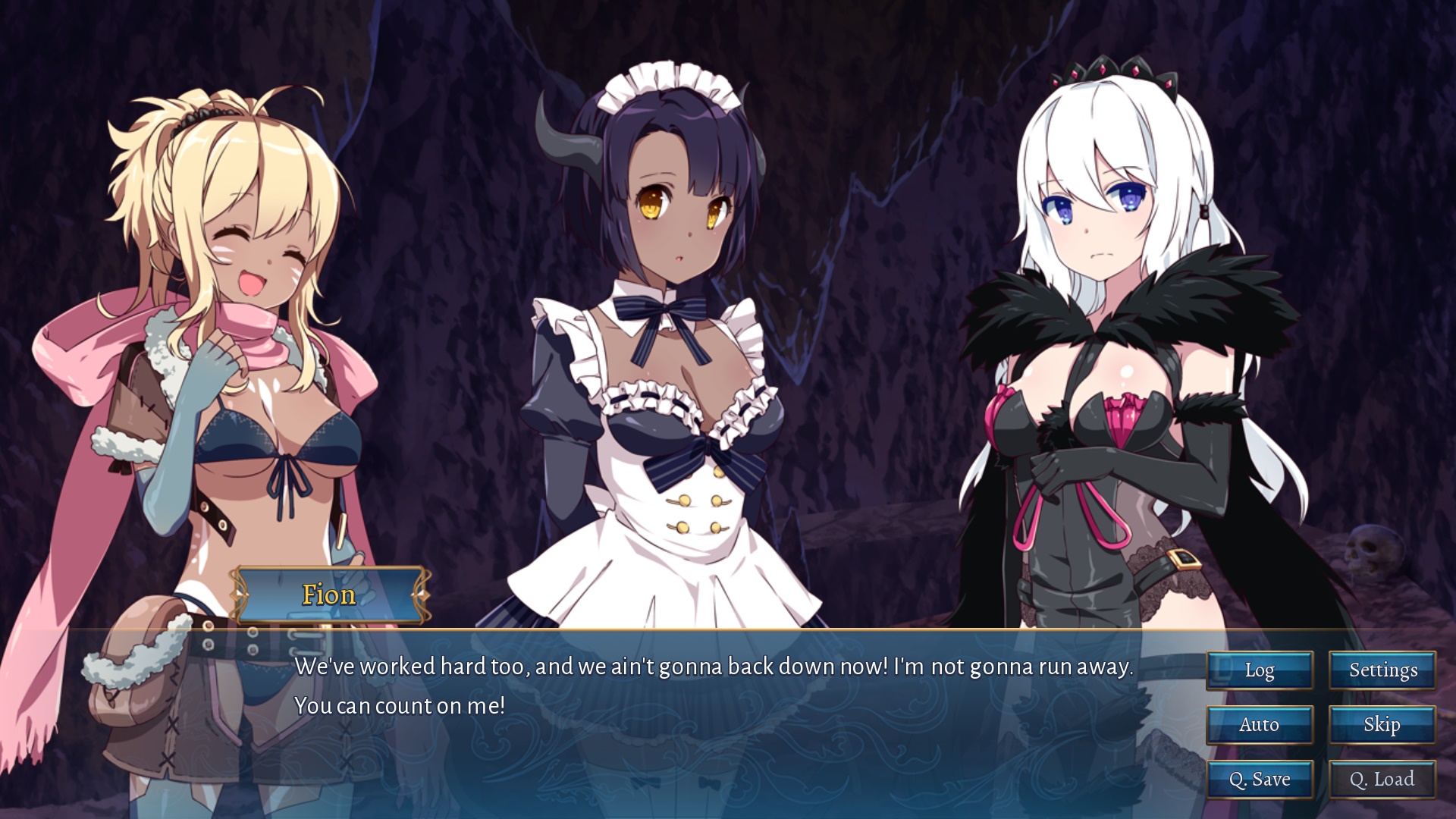Image resolution: width=1456 pixels, height=819 pixels.
Task: Click the maid's curved horn
Action: 566,144
